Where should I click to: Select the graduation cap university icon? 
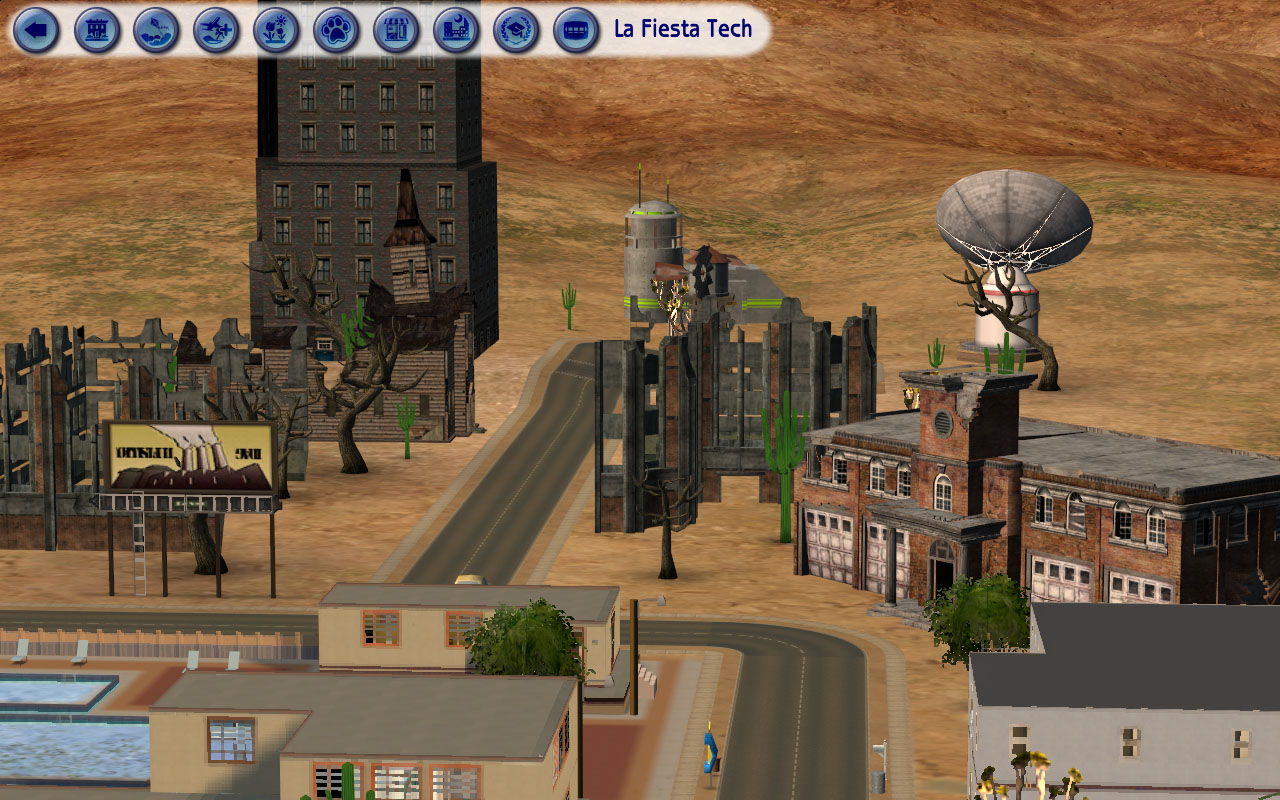tap(517, 30)
